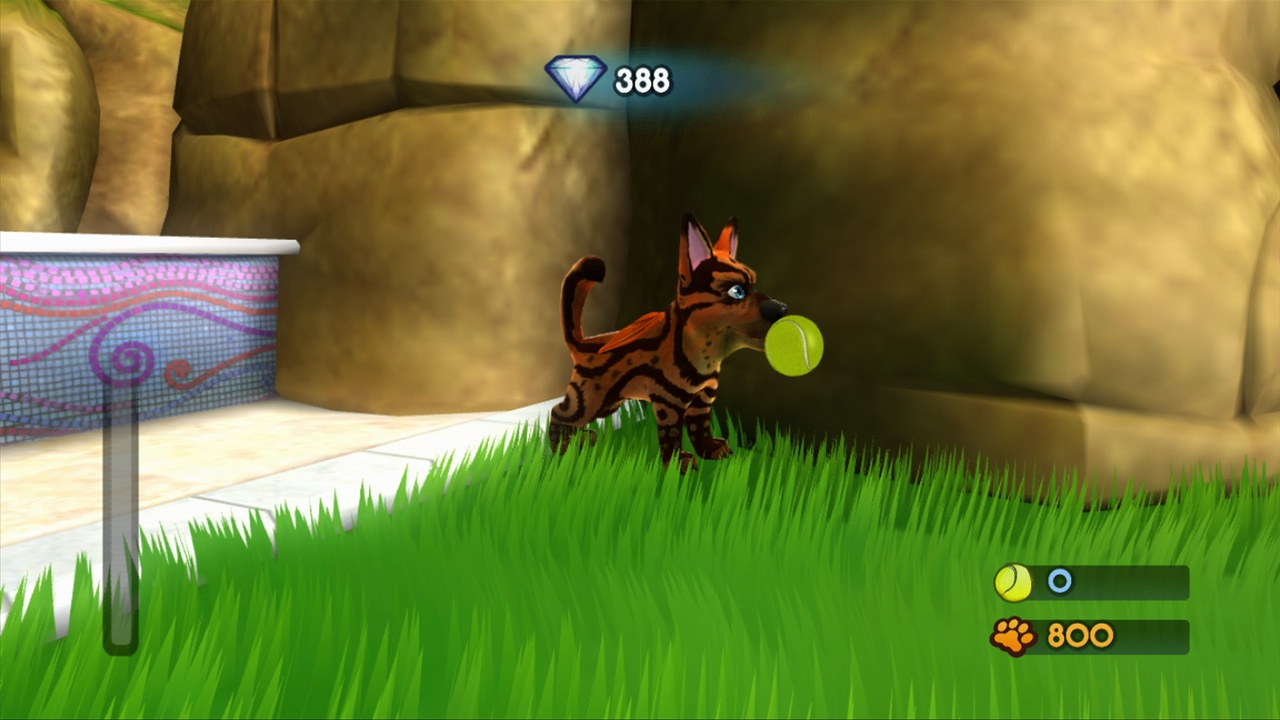Click the gem count showing 388

point(644,81)
